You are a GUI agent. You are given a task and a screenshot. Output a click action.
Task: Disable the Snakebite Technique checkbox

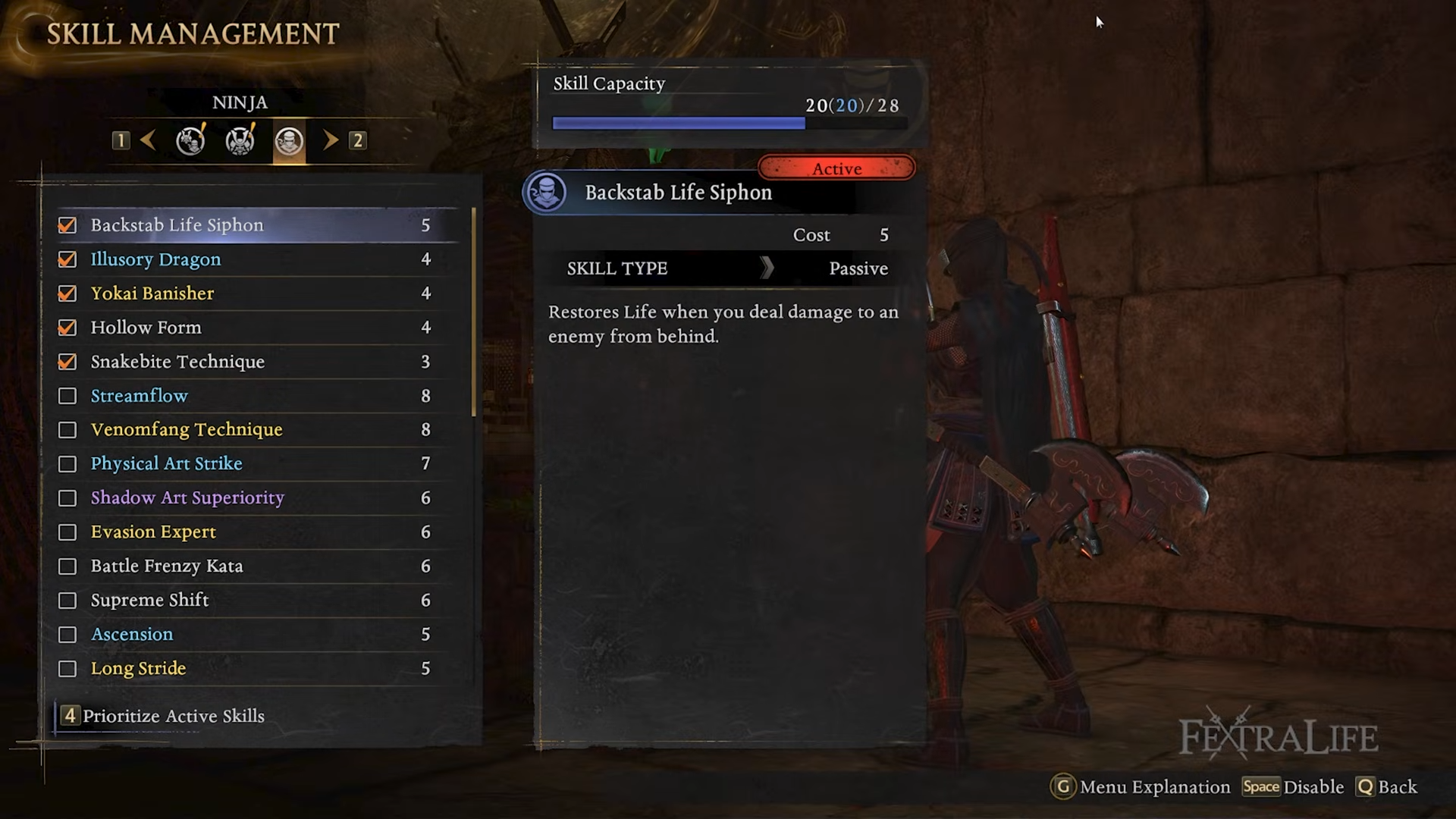pyautogui.click(x=67, y=362)
